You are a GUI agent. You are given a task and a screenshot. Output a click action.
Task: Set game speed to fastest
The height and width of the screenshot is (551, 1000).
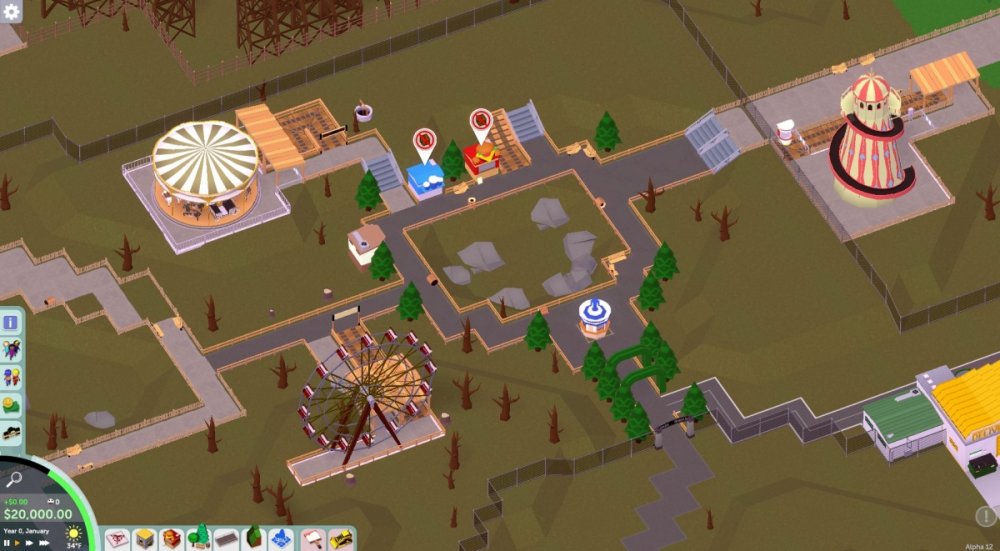pos(43,542)
